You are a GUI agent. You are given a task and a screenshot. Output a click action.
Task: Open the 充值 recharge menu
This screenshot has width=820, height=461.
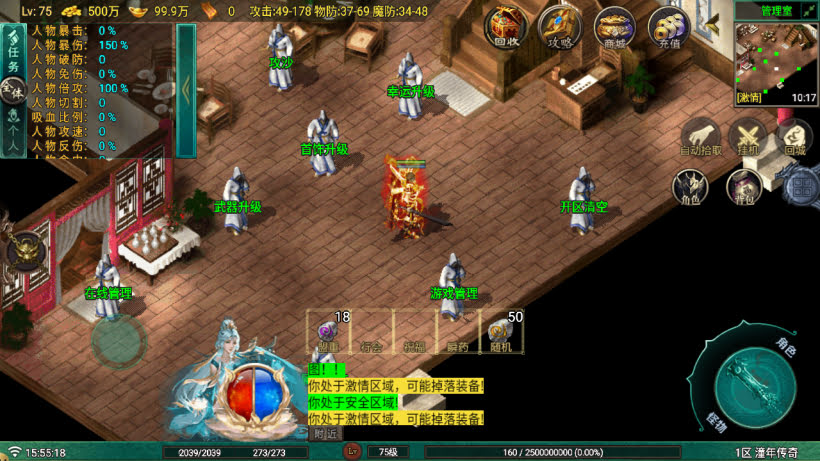coord(668,27)
